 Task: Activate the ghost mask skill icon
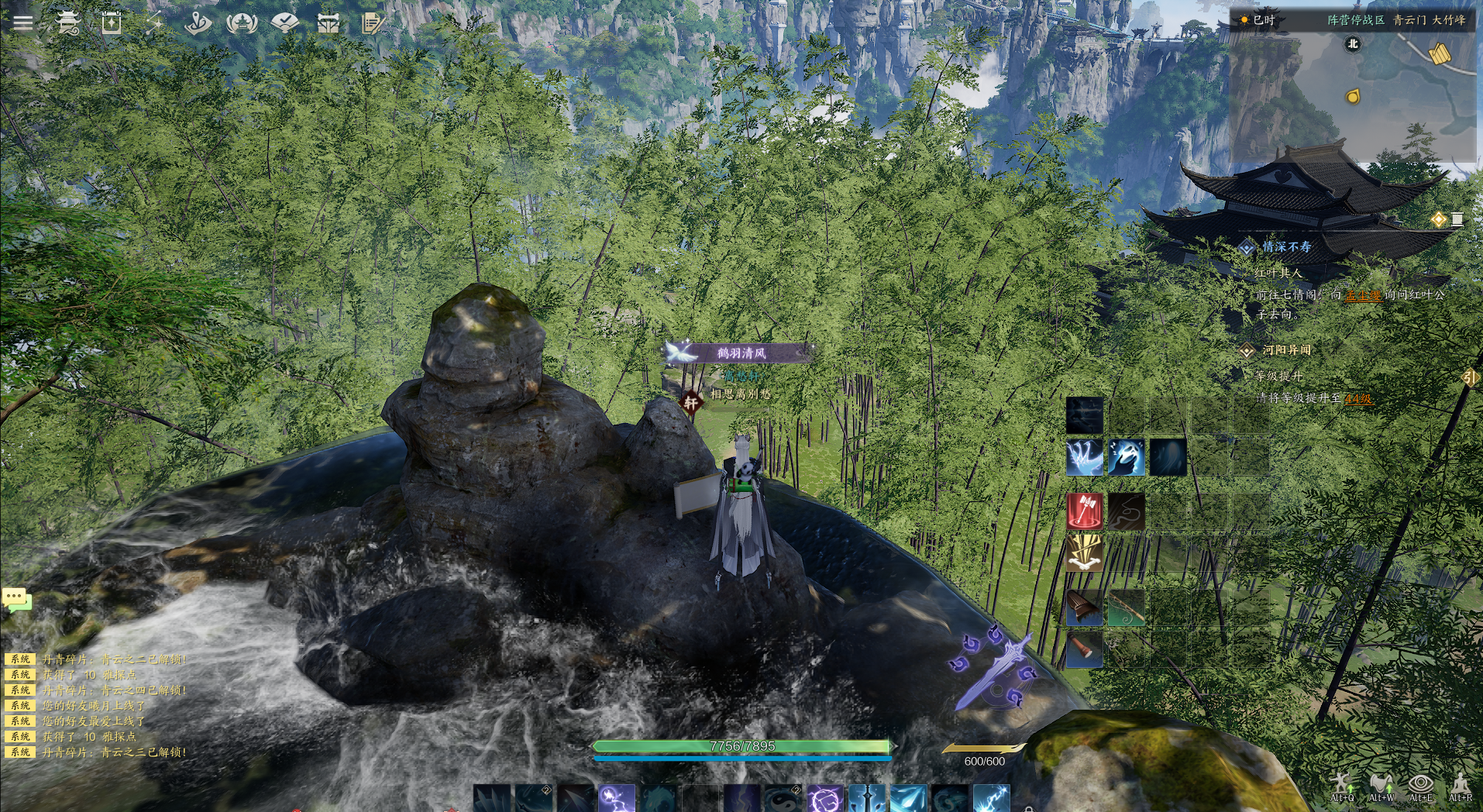pos(1126,457)
